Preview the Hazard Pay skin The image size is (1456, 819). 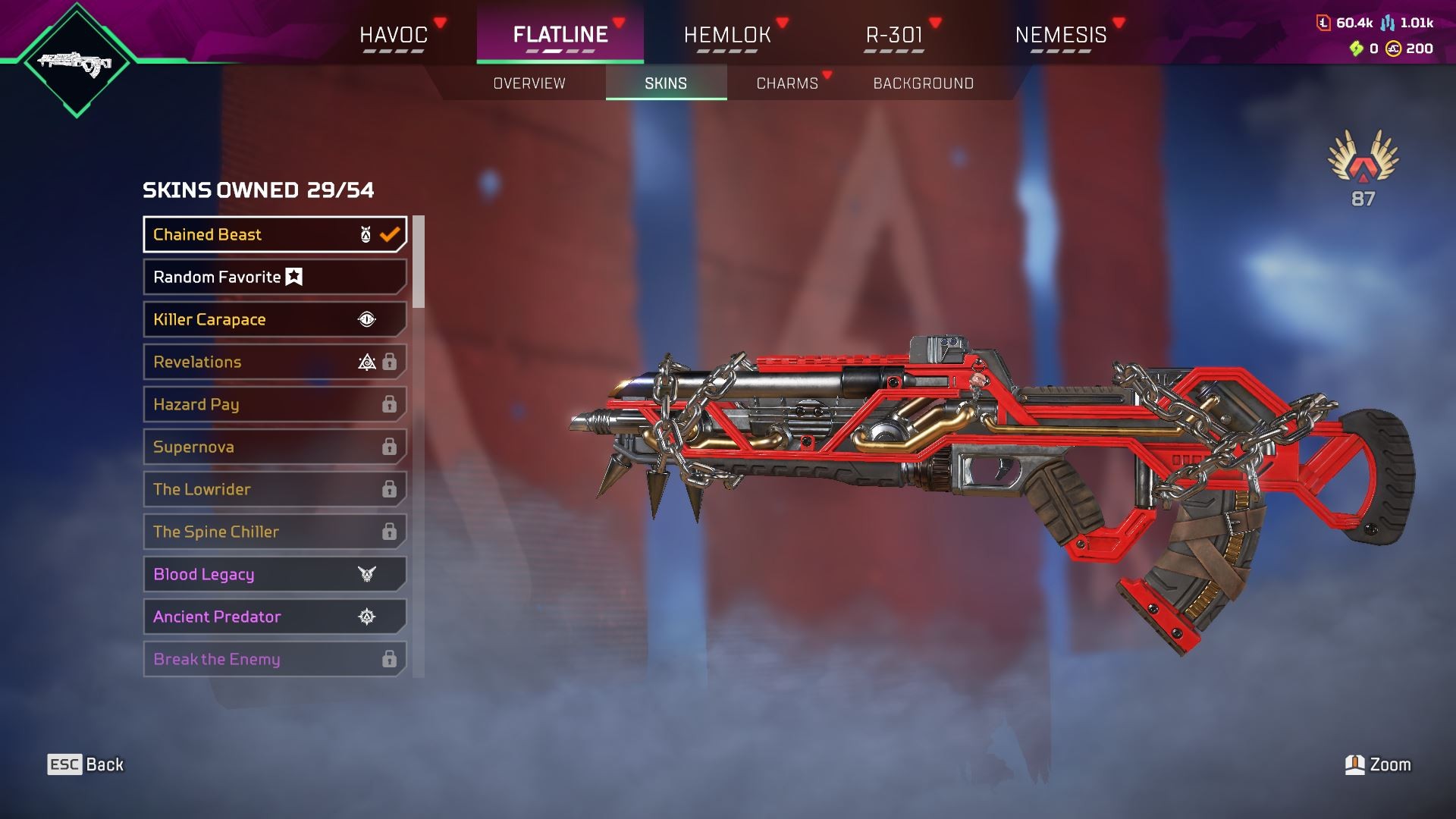coord(275,404)
